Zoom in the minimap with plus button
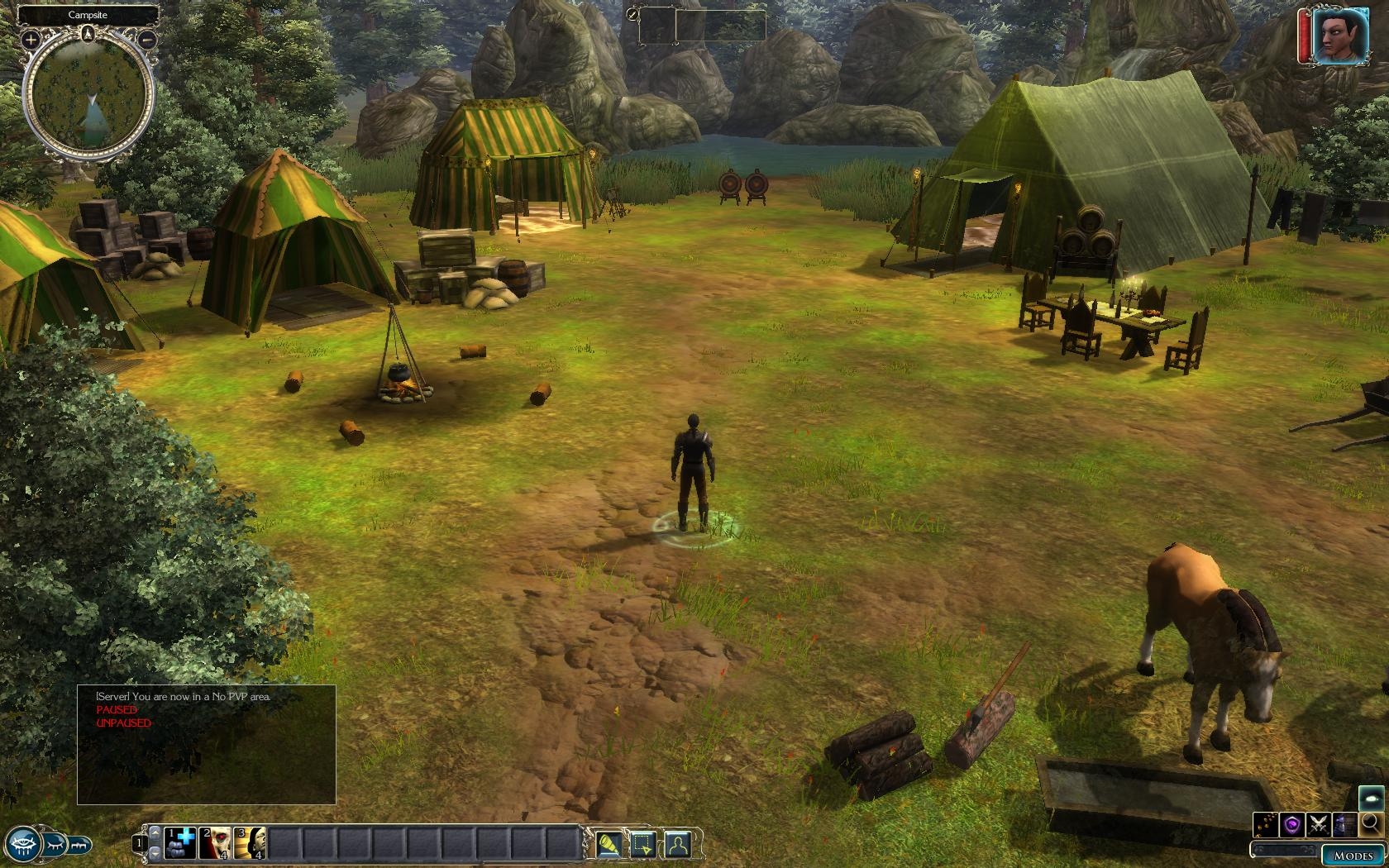Image resolution: width=1389 pixels, height=868 pixels. 31,39
